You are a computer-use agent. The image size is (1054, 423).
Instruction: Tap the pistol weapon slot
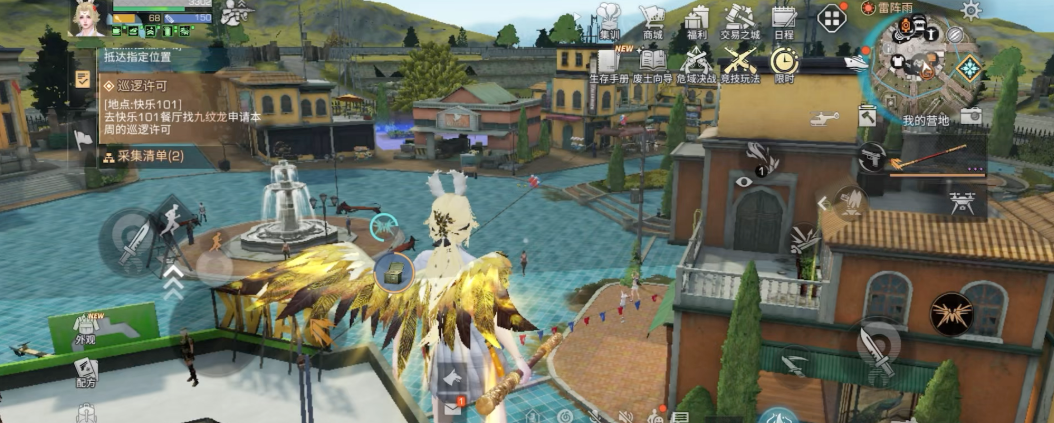872,157
